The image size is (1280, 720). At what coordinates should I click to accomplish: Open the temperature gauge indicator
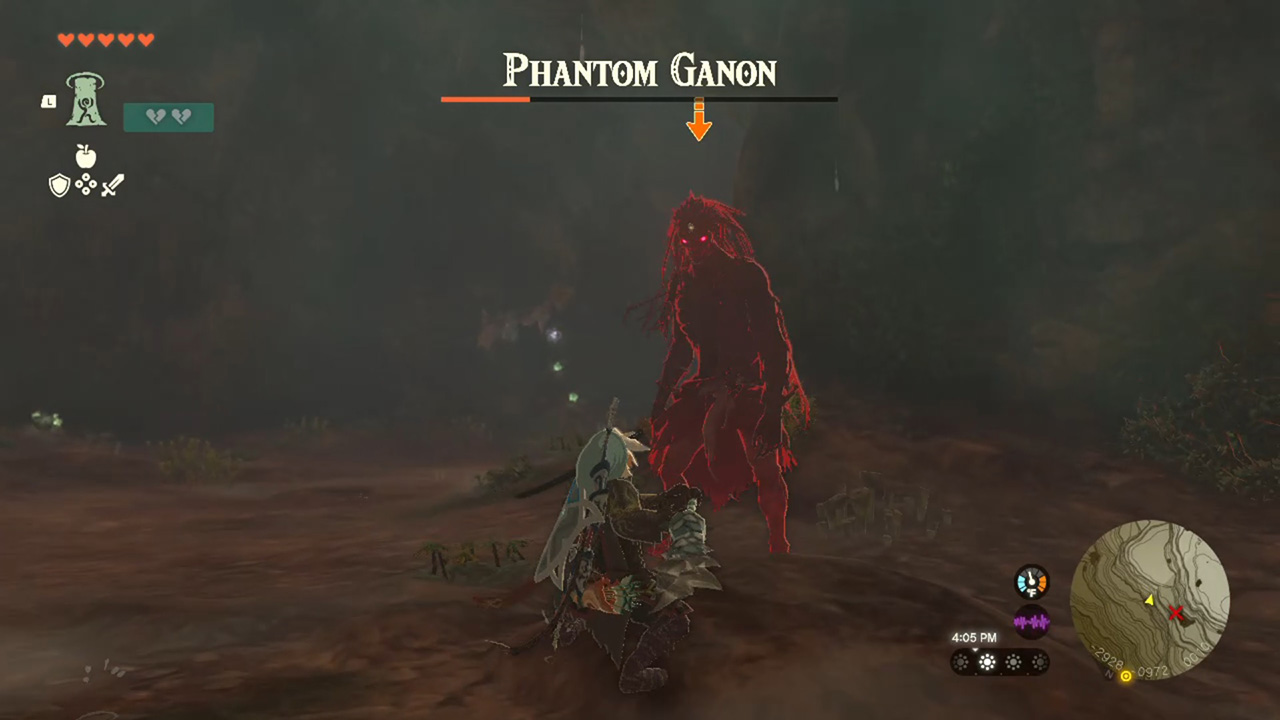(1030, 582)
